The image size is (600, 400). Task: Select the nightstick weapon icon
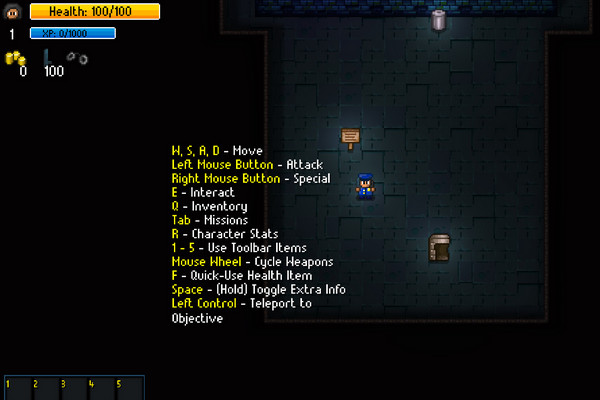[x=48, y=58]
